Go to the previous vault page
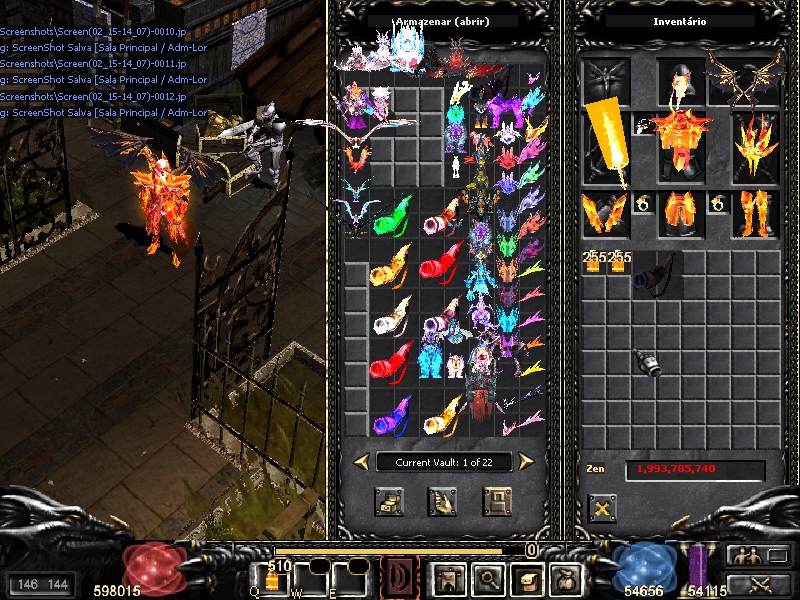 (360, 461)
